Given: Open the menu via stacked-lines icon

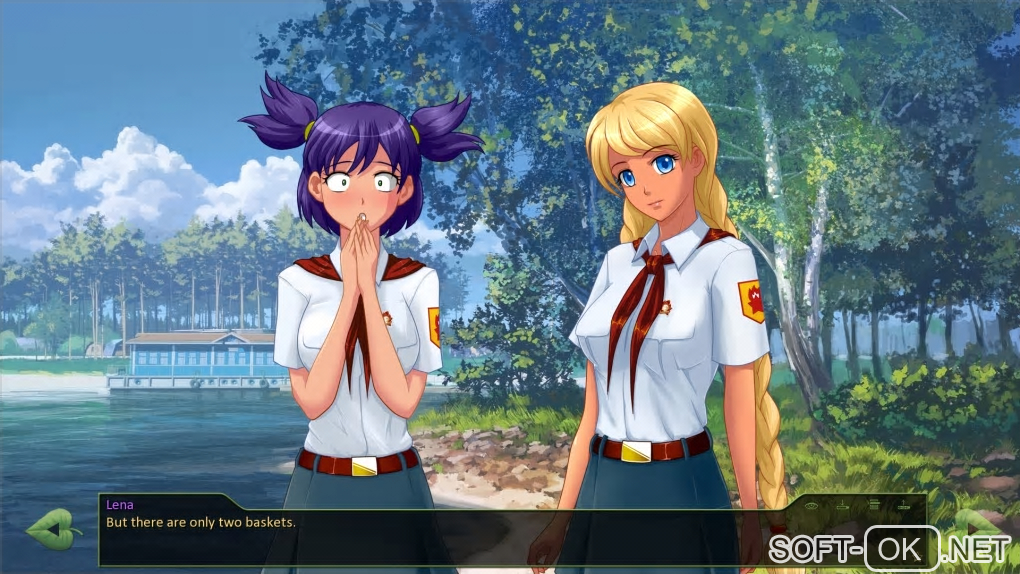Looking at the screenshot, I should [875, 505].
